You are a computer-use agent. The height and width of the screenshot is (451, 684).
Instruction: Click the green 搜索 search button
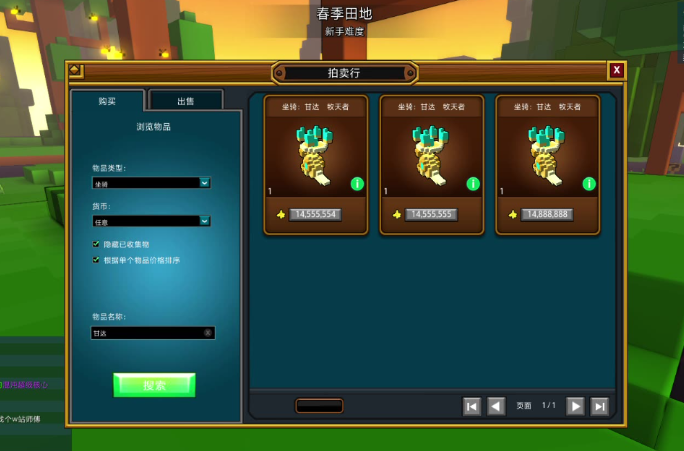[x=154, y=385]
